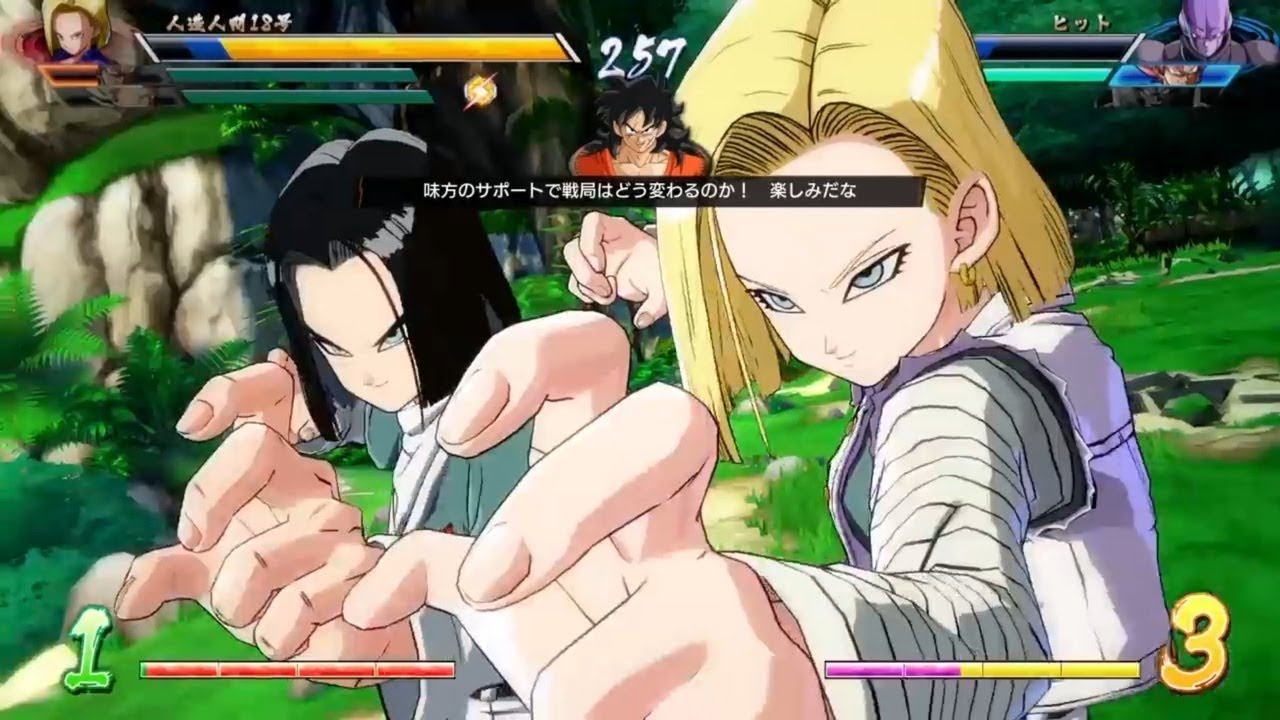
Task: Click Android 18's yellow health bar
Action: pos(330,46)
